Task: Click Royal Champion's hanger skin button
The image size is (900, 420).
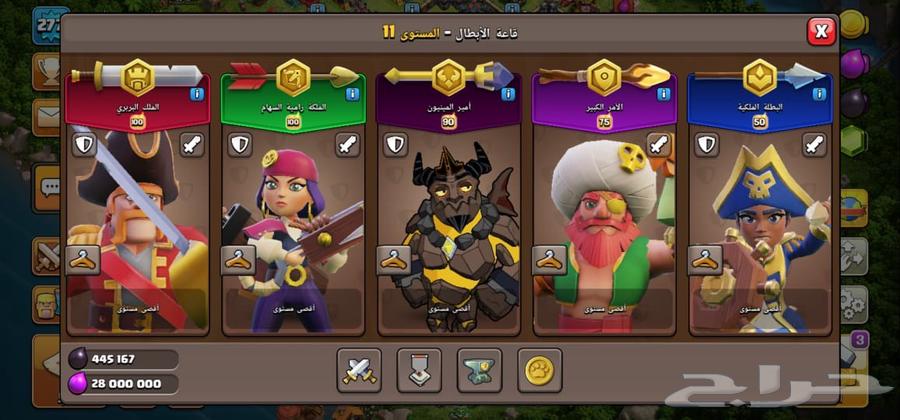Action: (x=706, y=259)
